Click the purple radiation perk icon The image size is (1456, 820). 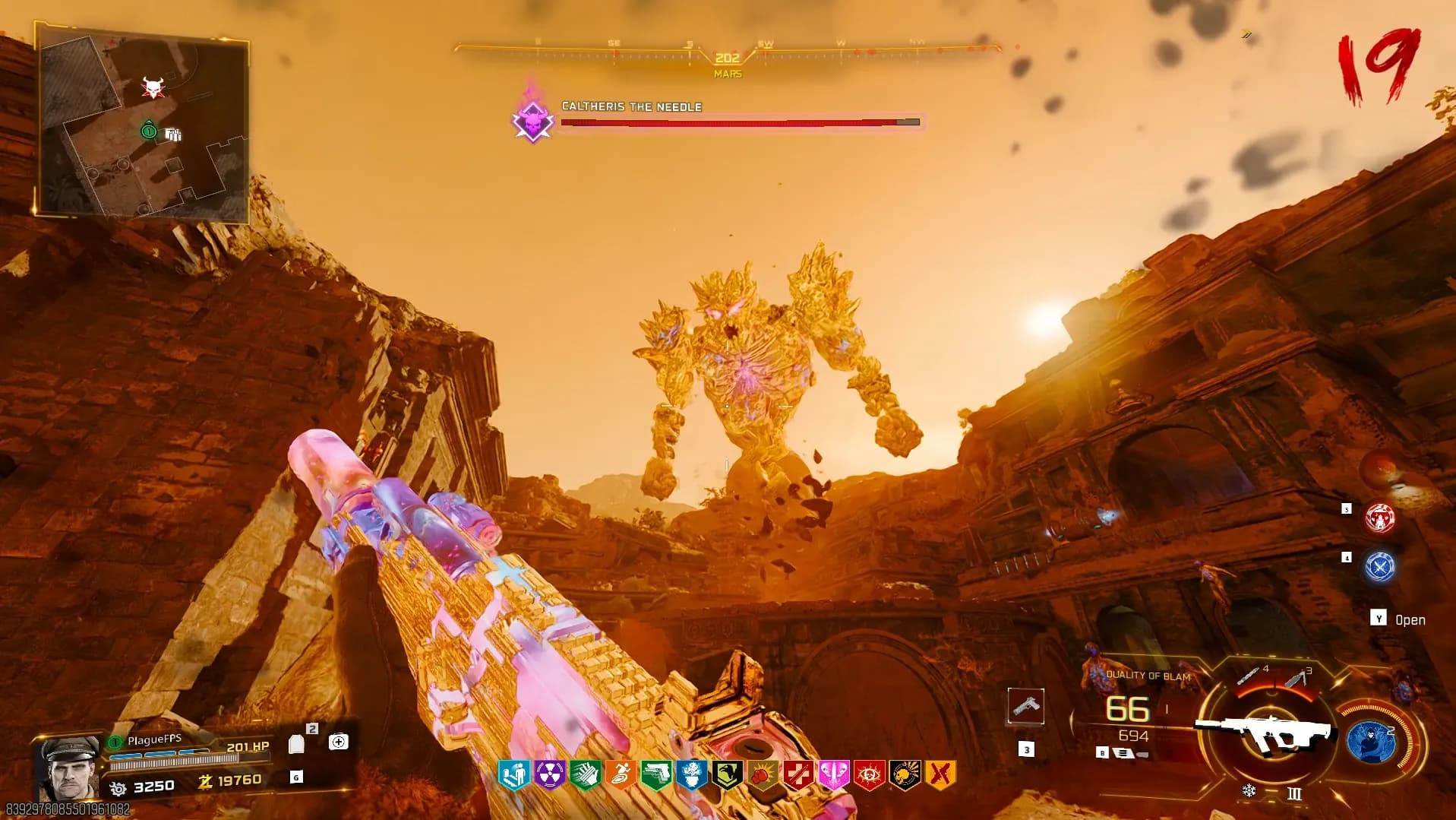click(549, 774)
